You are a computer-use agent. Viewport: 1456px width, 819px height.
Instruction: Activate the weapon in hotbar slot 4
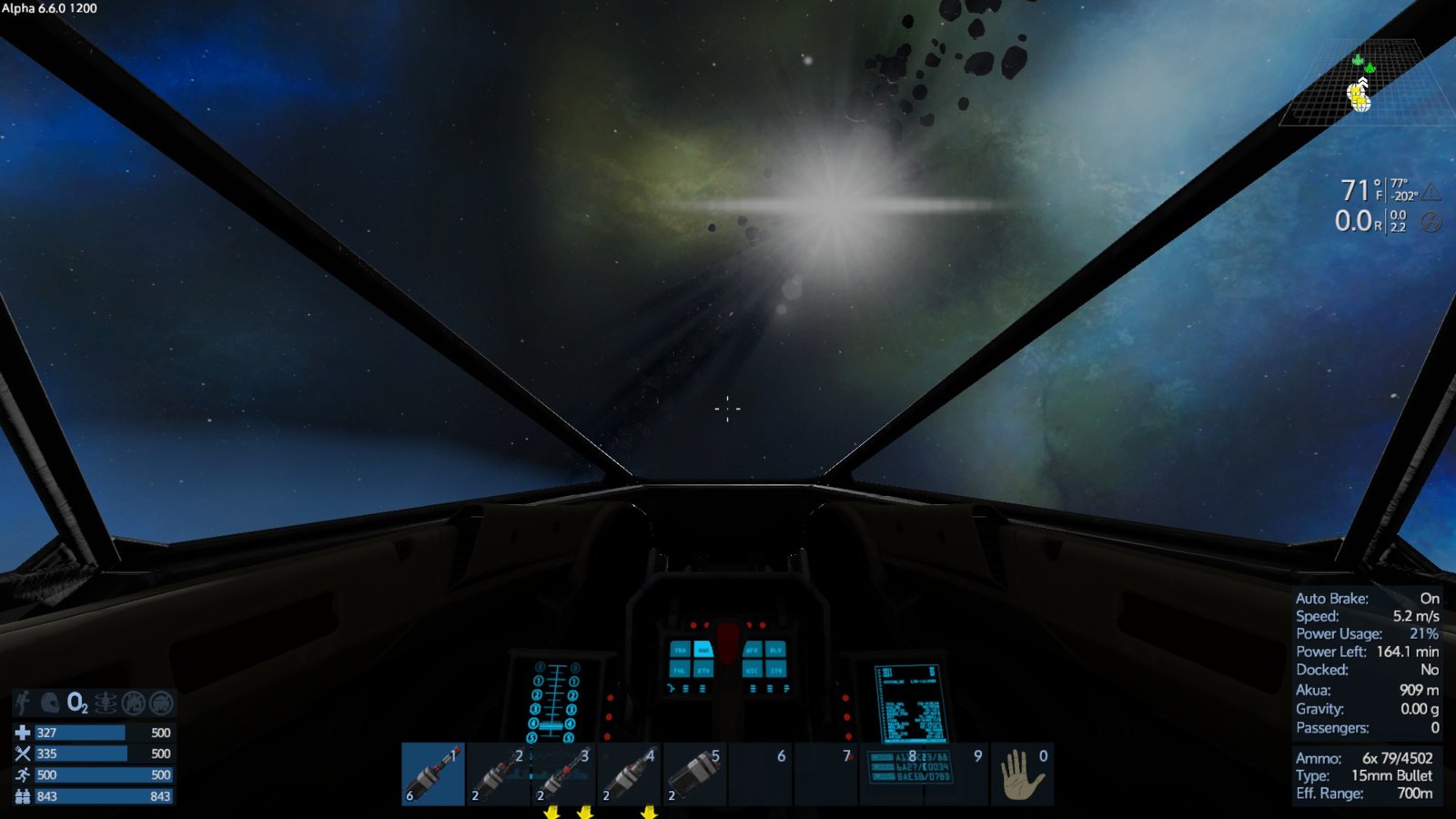[630, 774]
